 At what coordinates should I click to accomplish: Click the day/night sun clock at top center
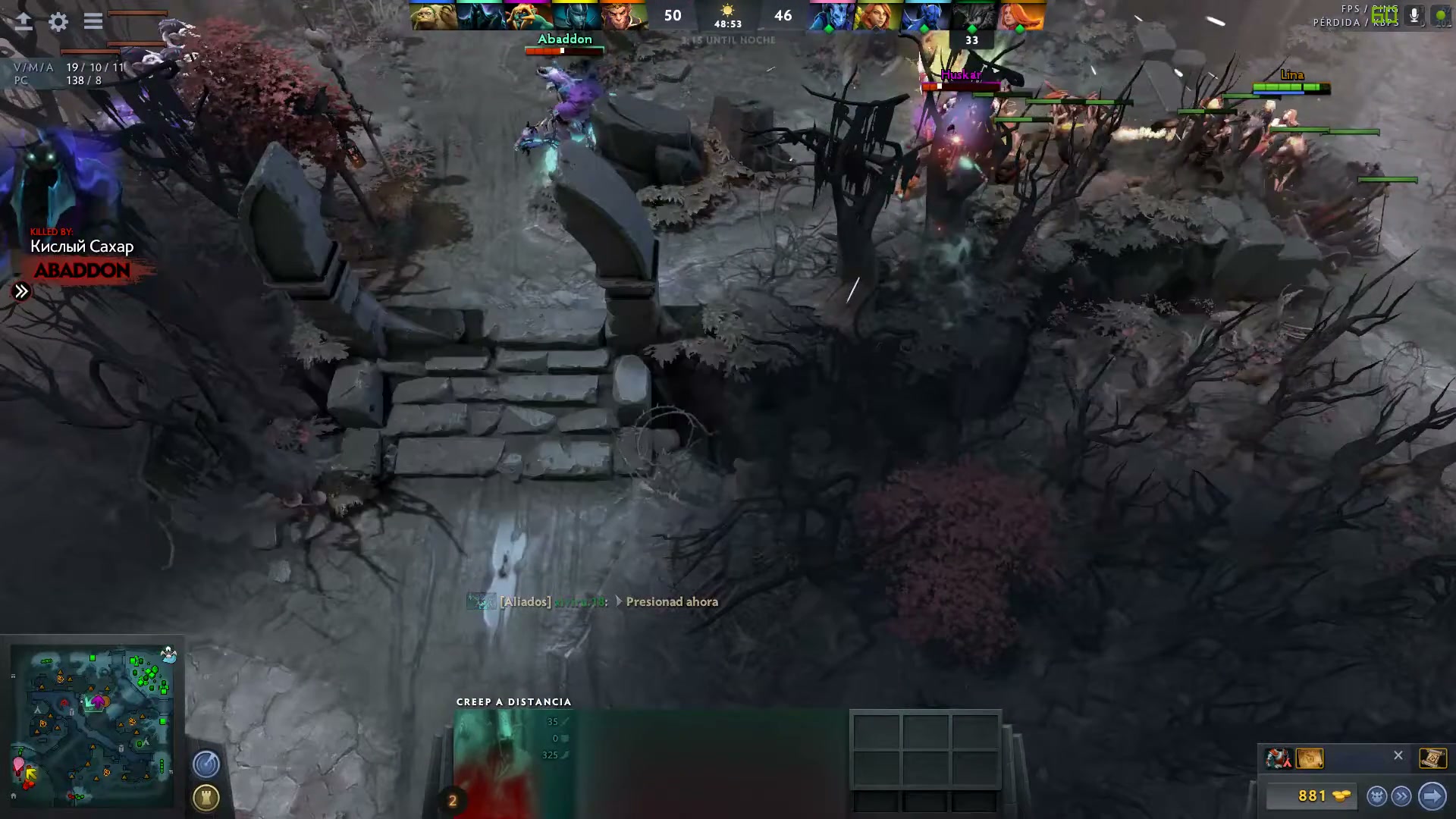[728, 14]
